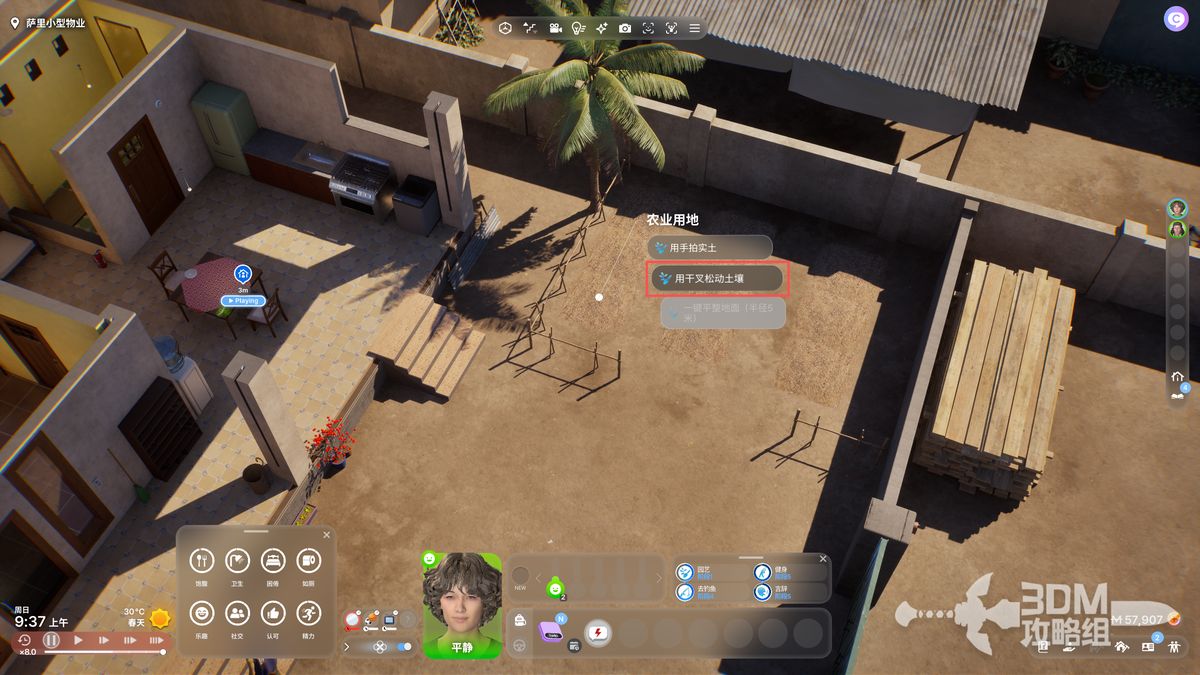Set game speed to normal play
The image size is (1200, 675).
coord(78,640)
